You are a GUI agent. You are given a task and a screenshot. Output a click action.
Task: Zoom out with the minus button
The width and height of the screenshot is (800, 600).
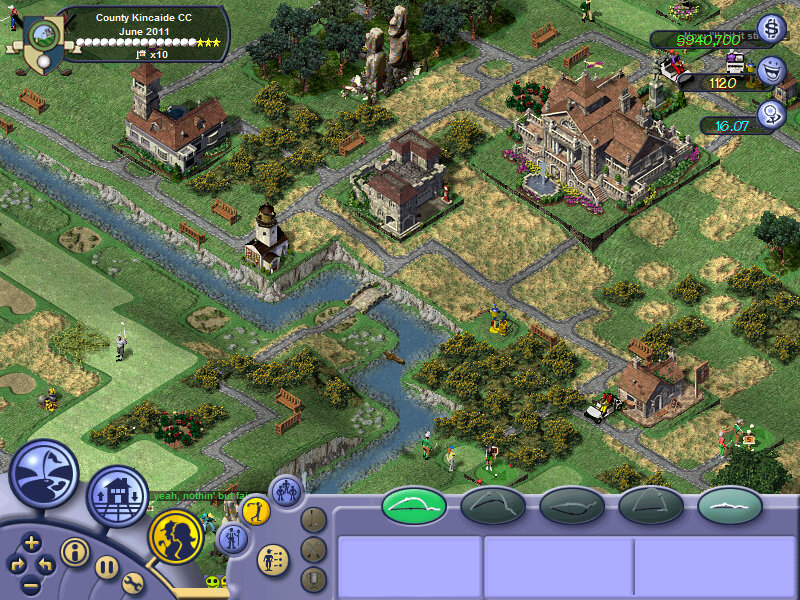coord(31,585)
